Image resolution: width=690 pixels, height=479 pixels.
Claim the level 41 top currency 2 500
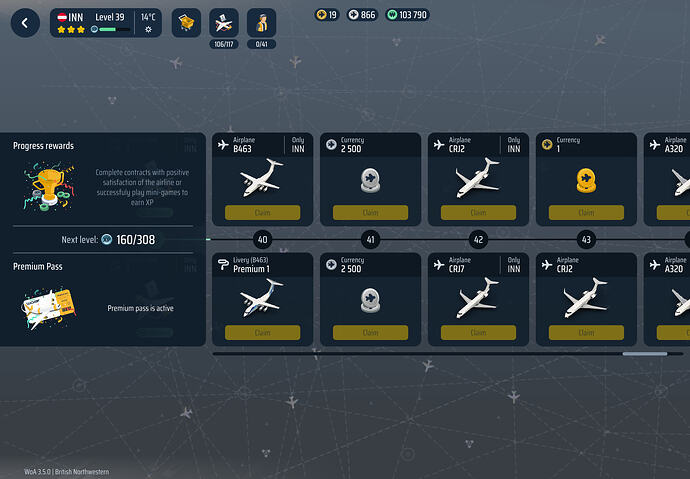[x=370, y=212]
